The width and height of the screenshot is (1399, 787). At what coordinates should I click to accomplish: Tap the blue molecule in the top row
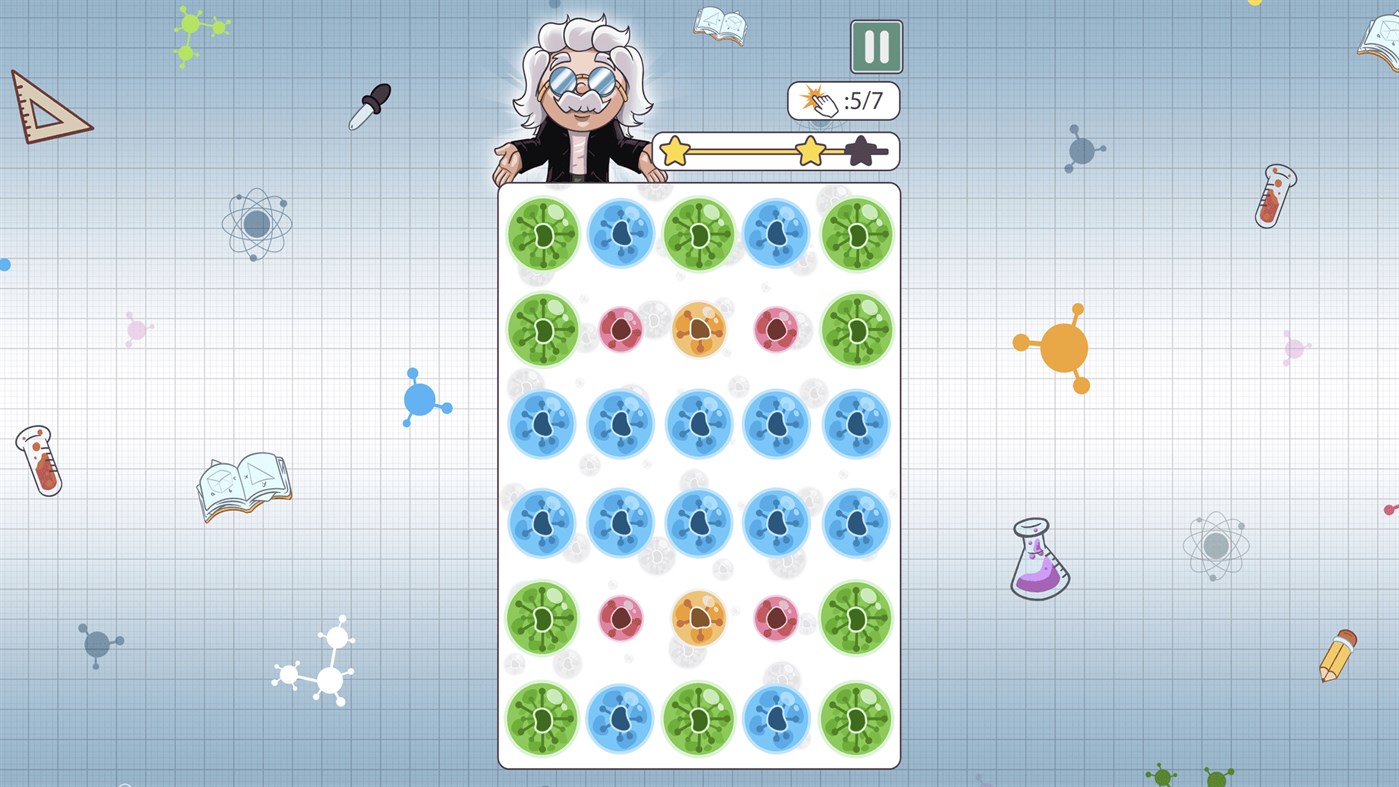(620, 232)
